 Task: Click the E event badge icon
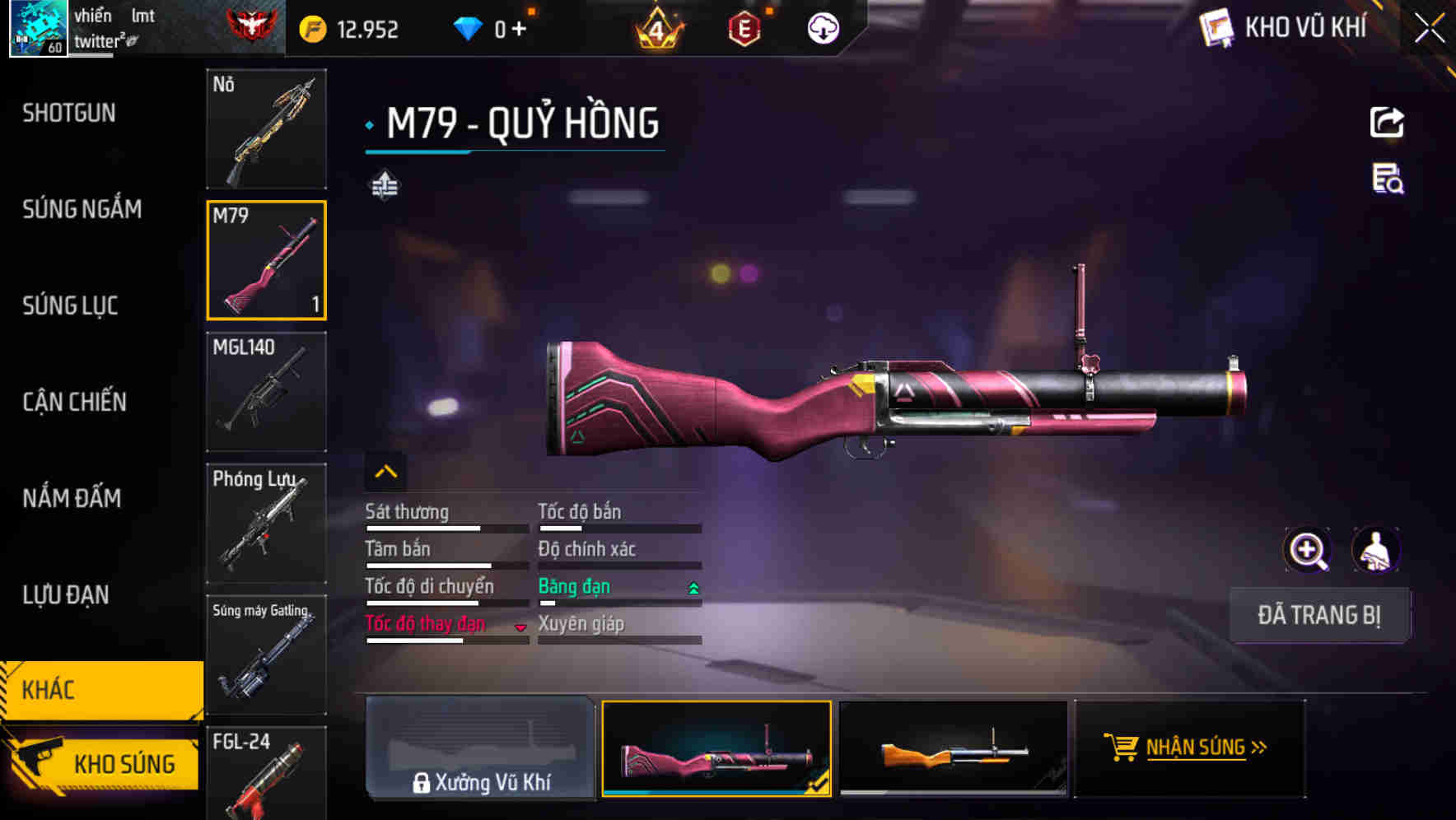click(x=744, y=27)
